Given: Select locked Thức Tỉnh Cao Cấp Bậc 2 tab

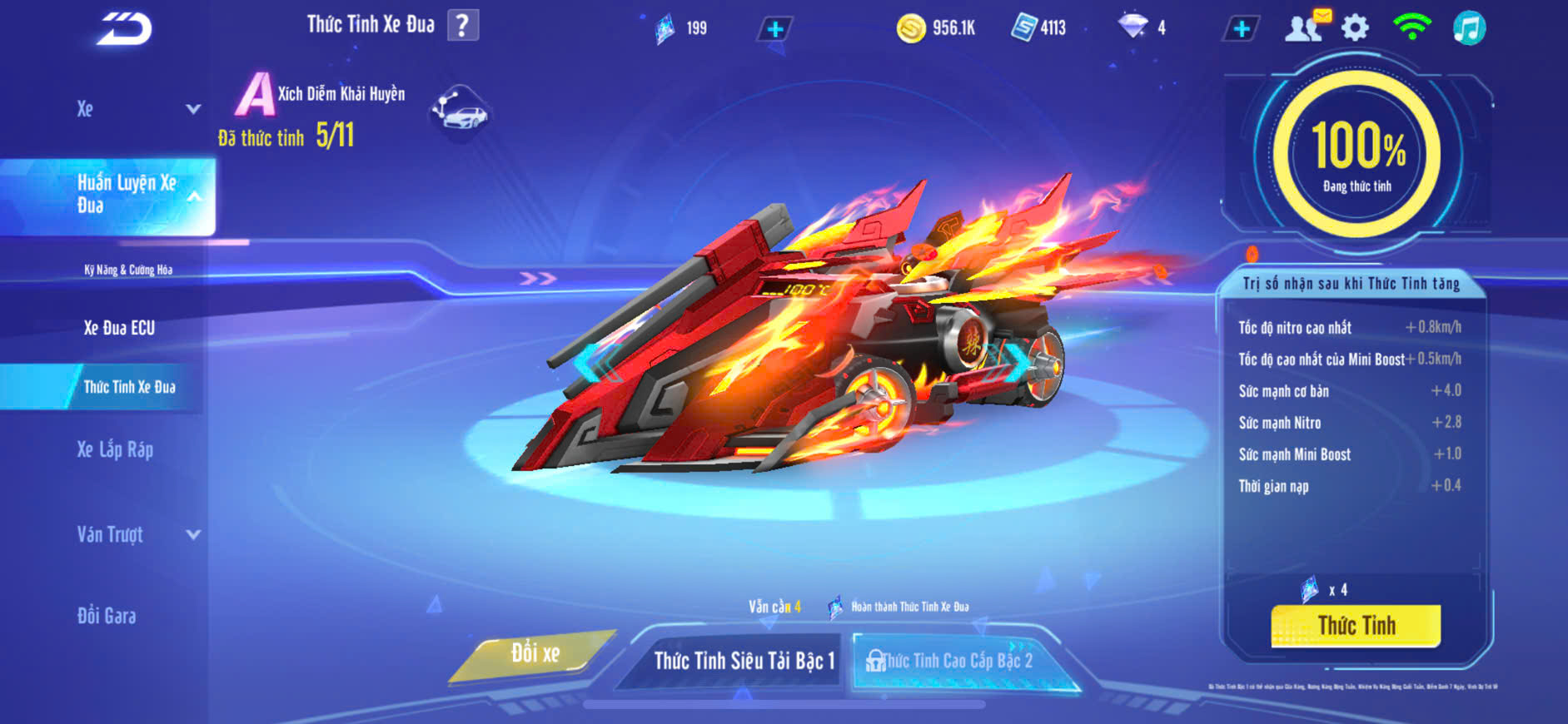Looking at the screenshot, I should (958, 661).
